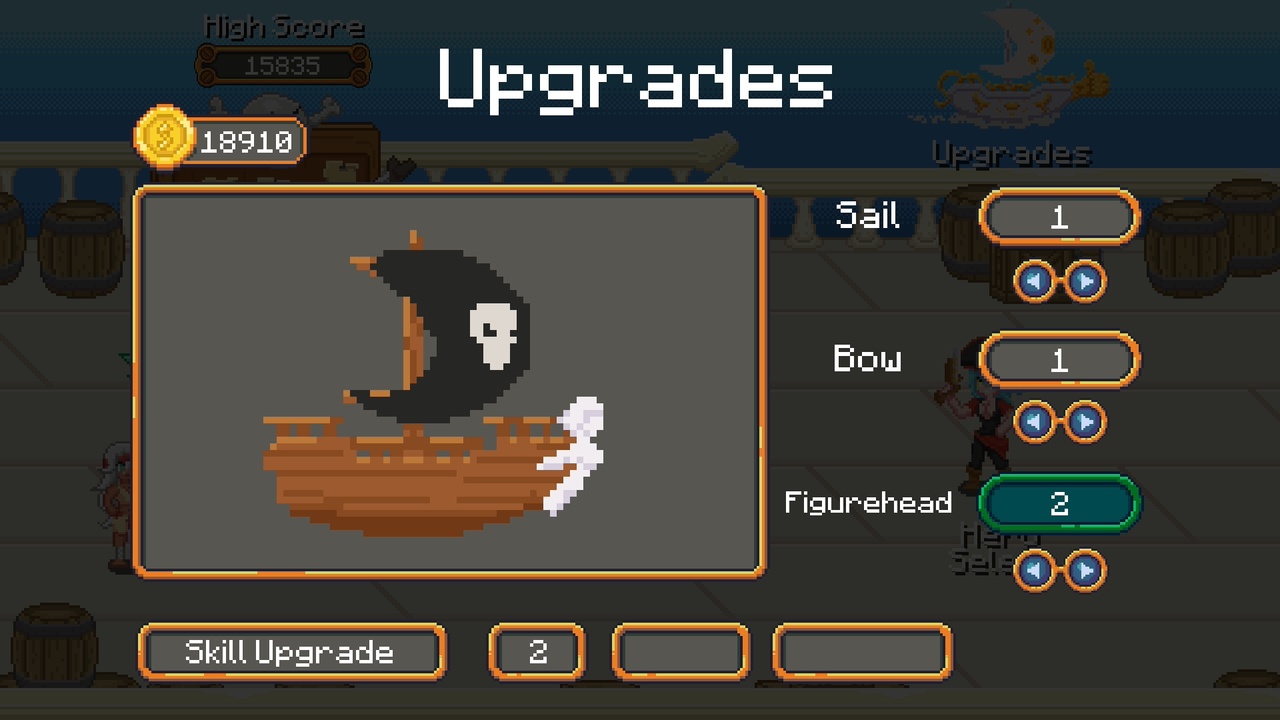Viewport: 1280px width, 720px height.
Task: Select the green Figurehead field showing 2
Action: (x=1060, y=504)
